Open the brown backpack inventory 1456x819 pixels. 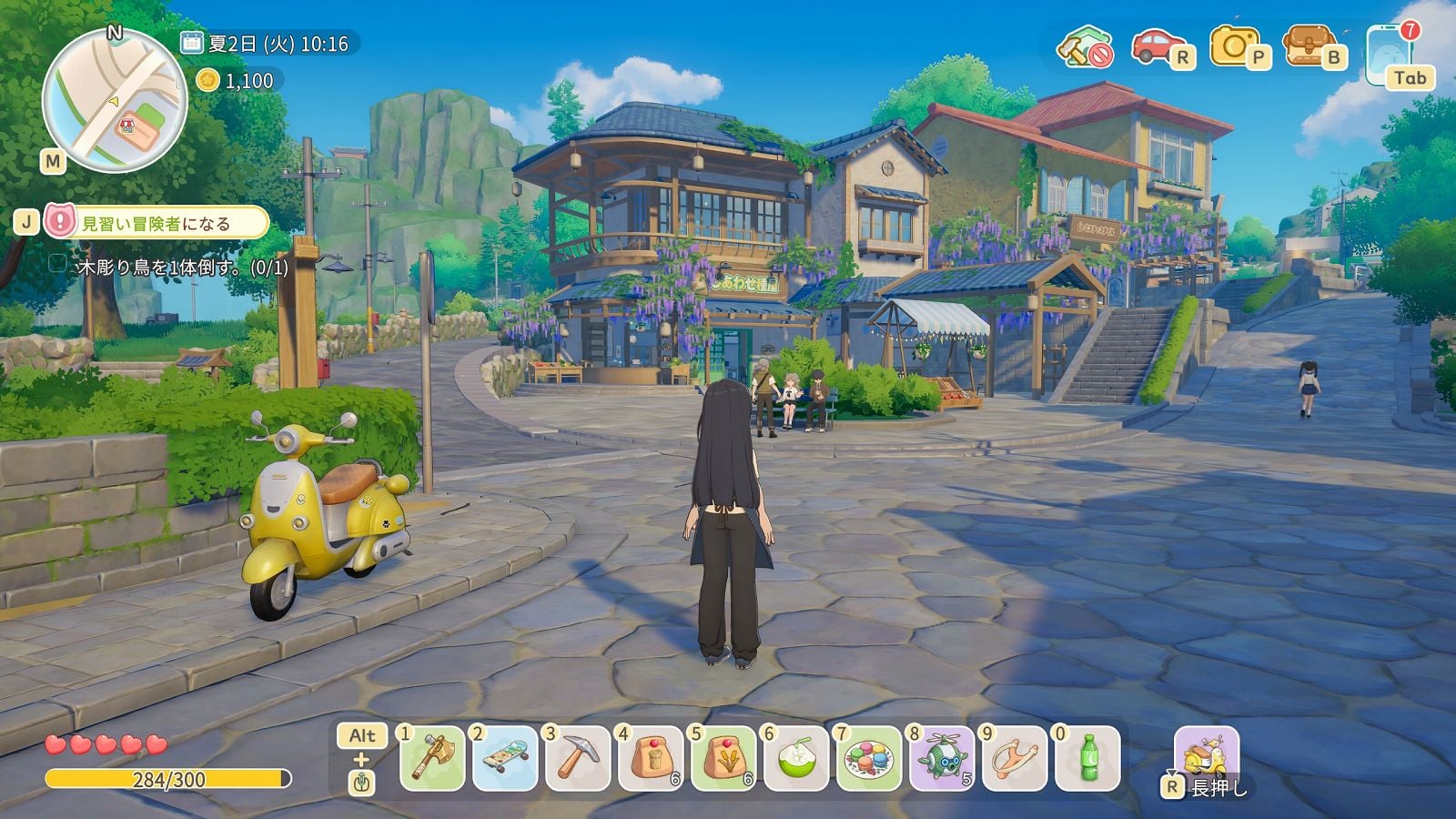click(1307, 45)
